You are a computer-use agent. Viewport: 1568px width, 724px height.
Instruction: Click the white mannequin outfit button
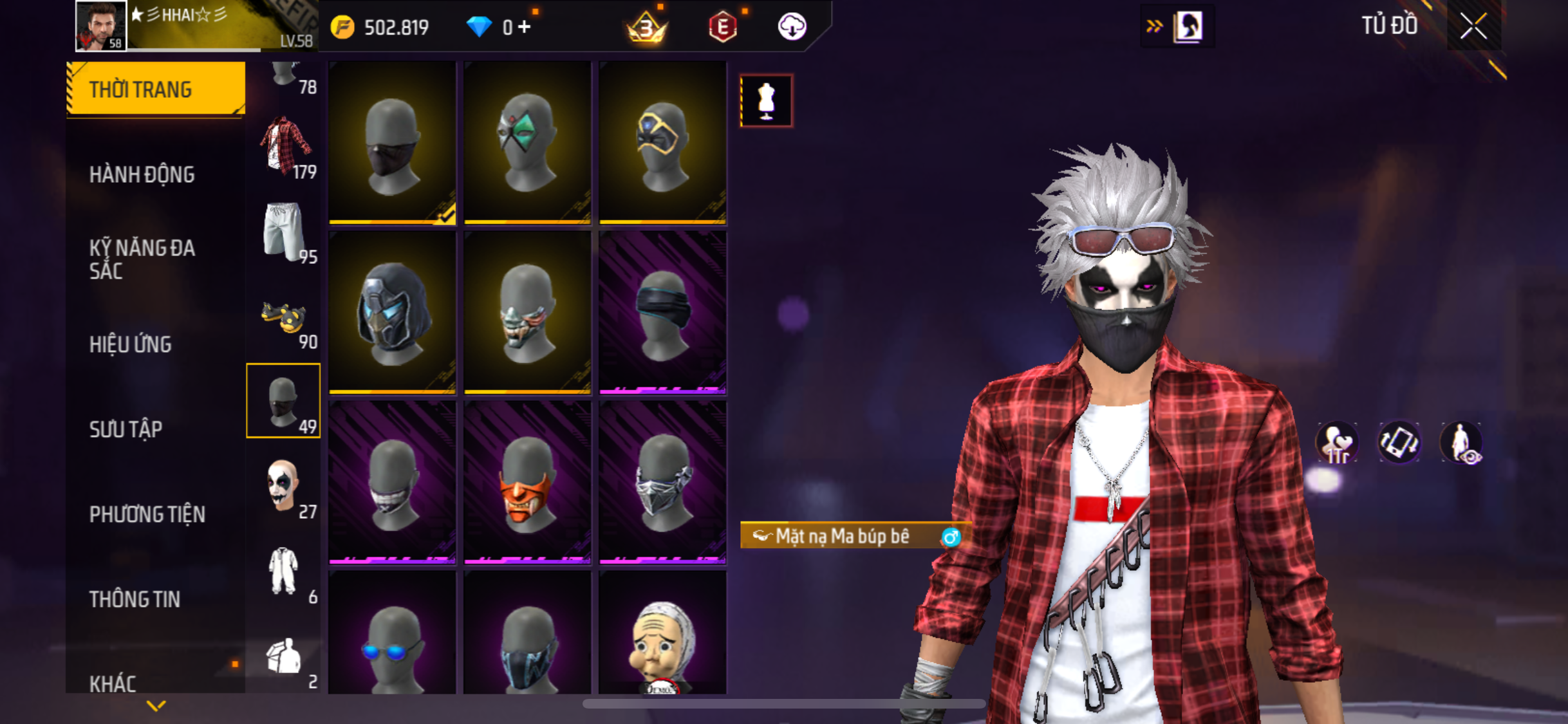(766, 101)
